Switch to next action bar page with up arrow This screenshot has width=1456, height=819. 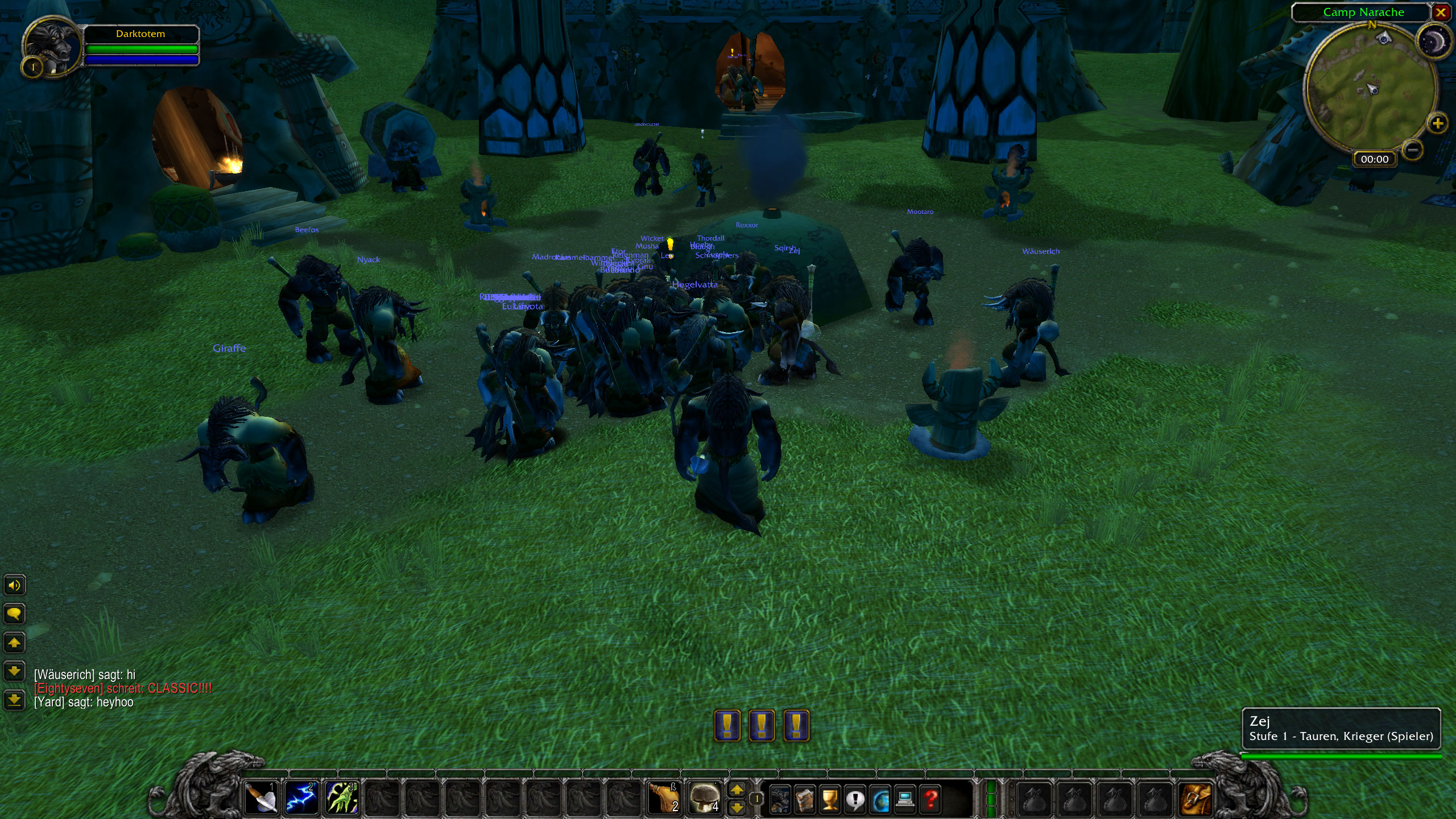coord(737,789)
